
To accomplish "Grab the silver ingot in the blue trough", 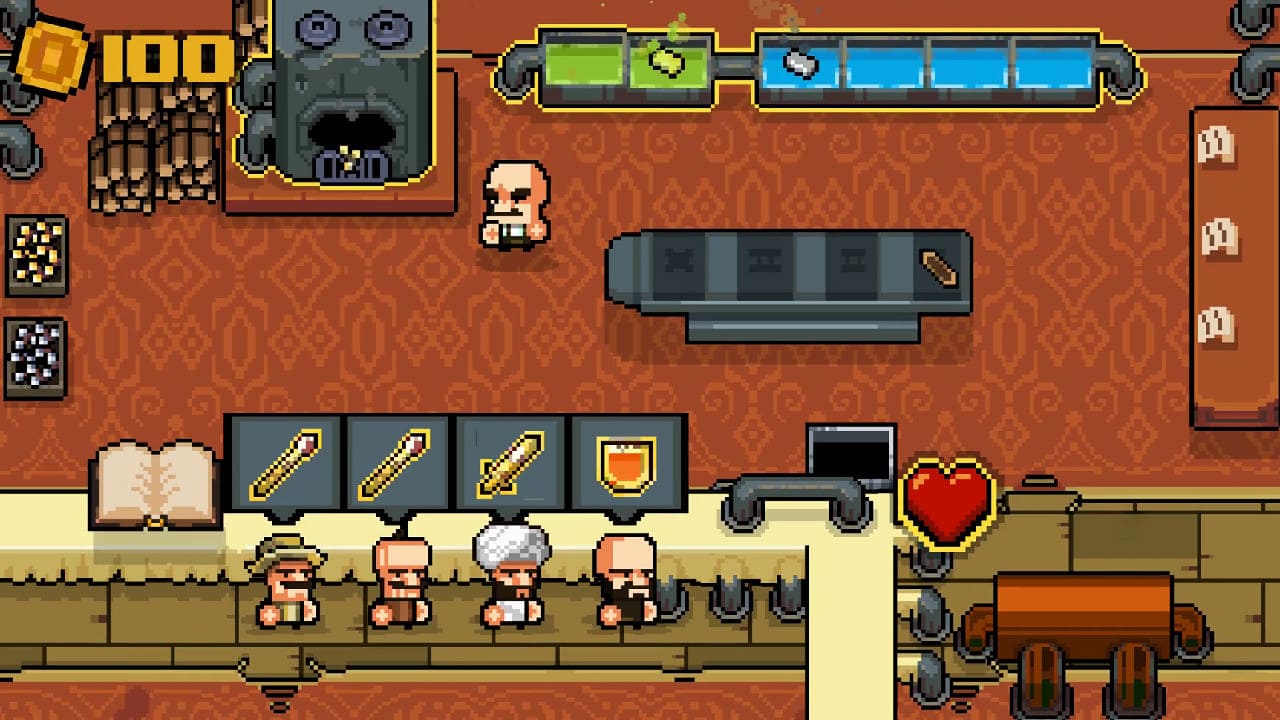I will pyautogui.click(x=797, y=61).
